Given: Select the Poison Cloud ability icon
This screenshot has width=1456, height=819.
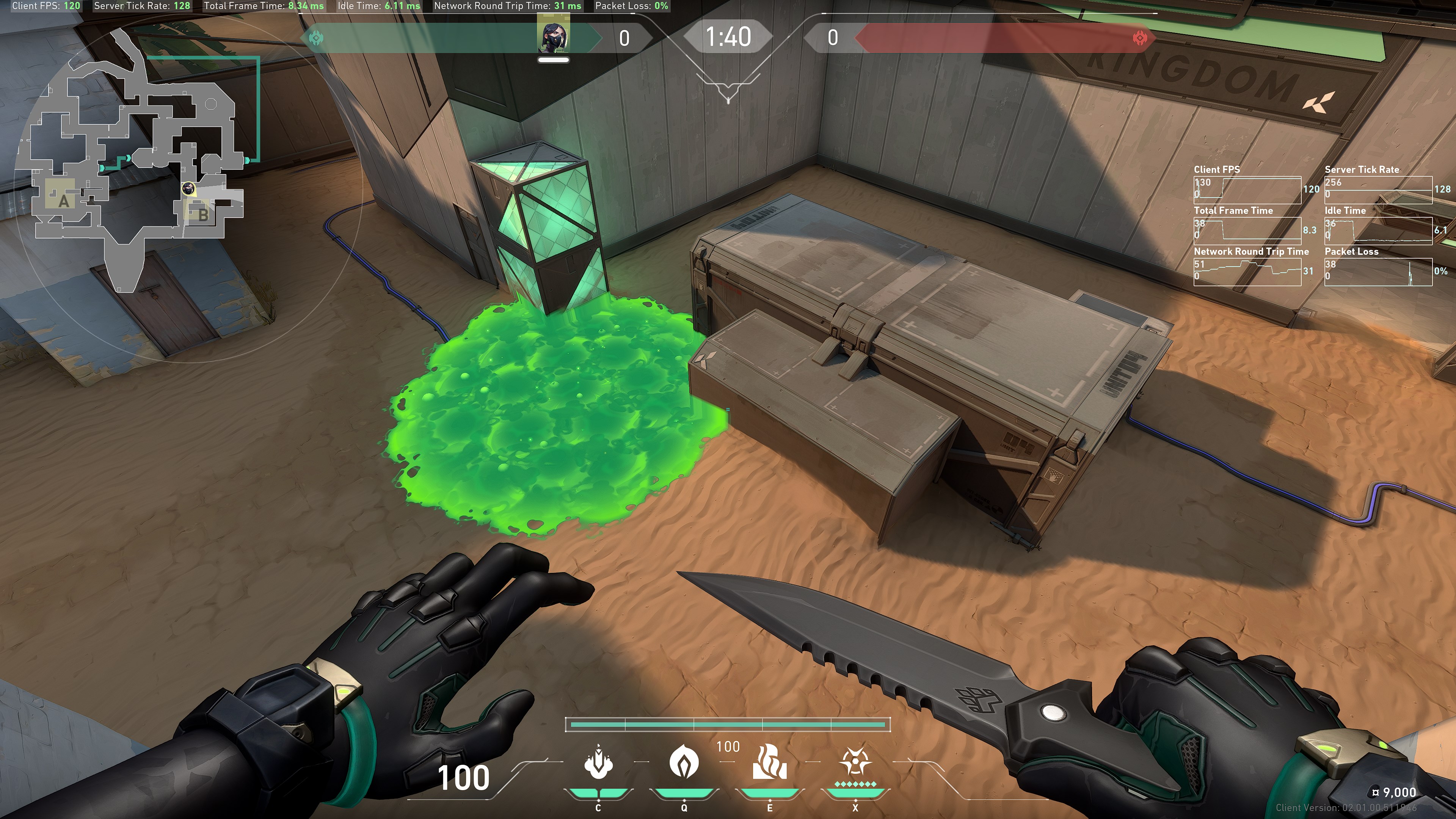Looking at the screenshot, I should pyautogui.click(x=684, y=762).
